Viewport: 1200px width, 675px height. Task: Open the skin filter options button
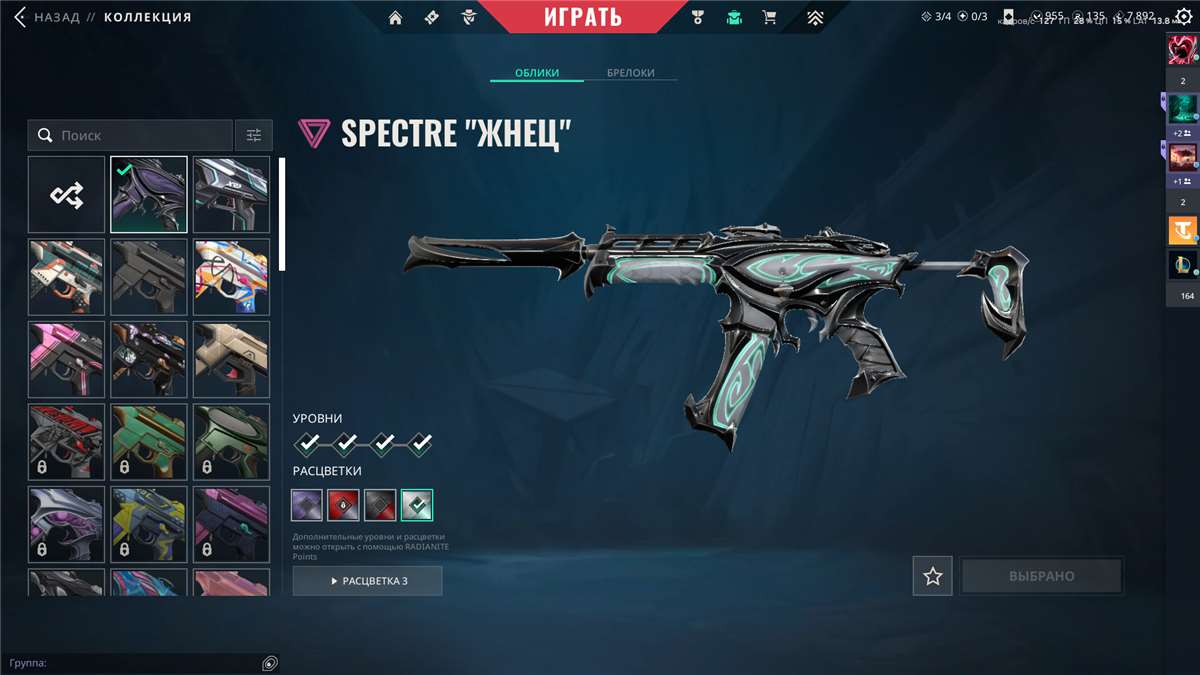click(x=254, y=135)
